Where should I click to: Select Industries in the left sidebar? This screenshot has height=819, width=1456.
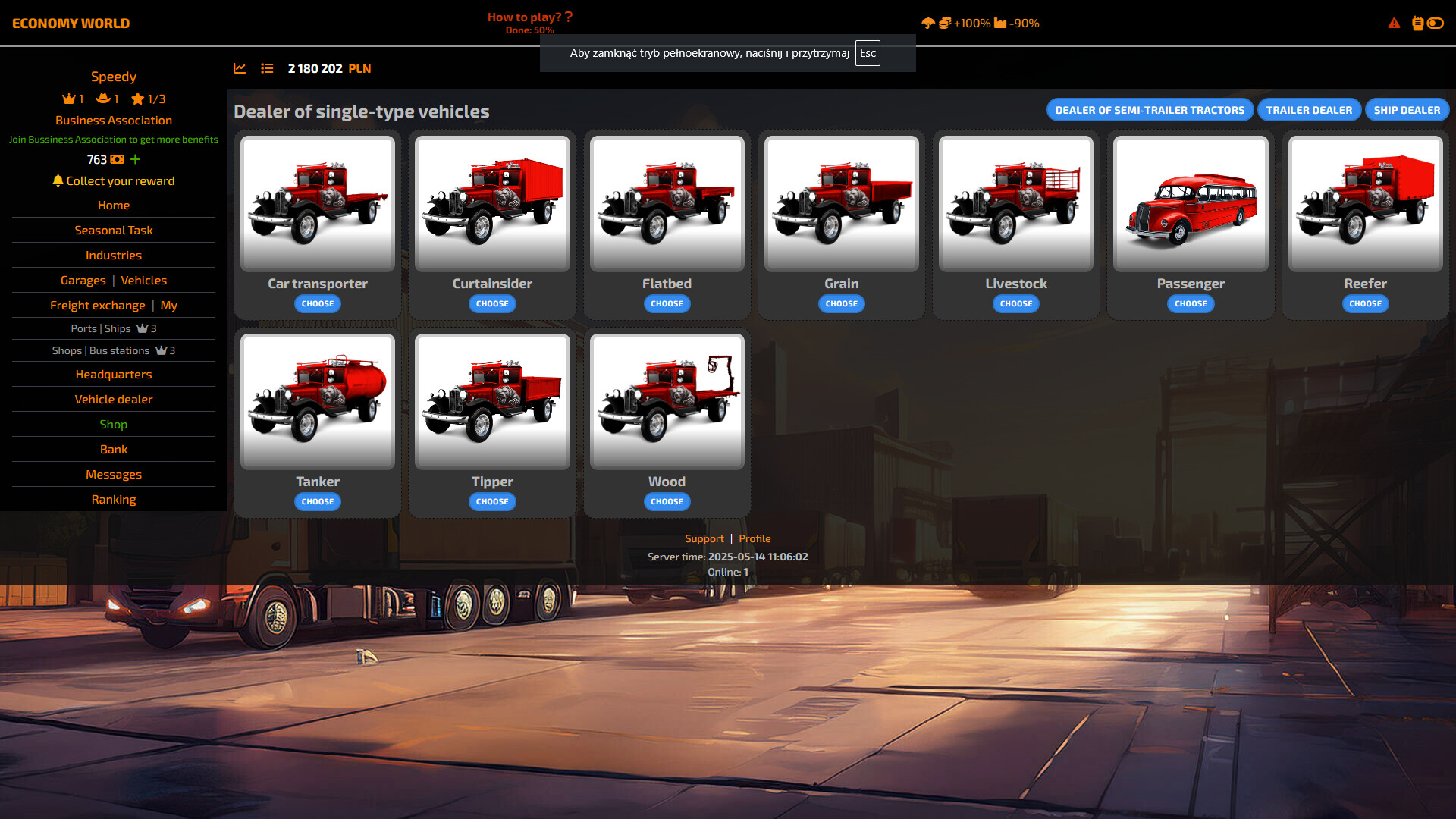pyautogui.click(x=114, y=256)
